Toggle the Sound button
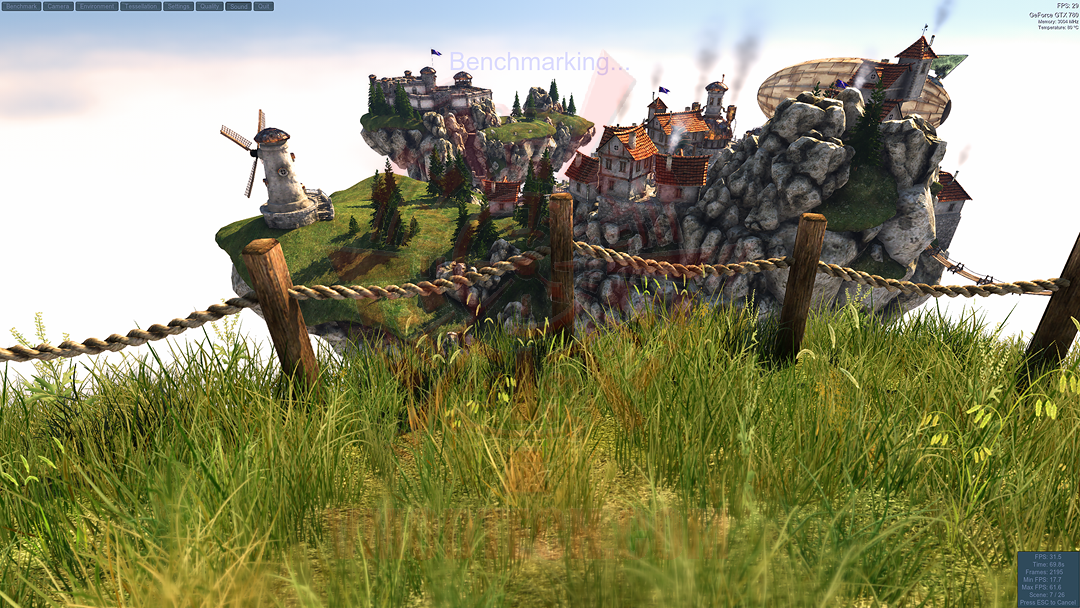Viewport: 1080px width, 608px height. click(238, 6)
